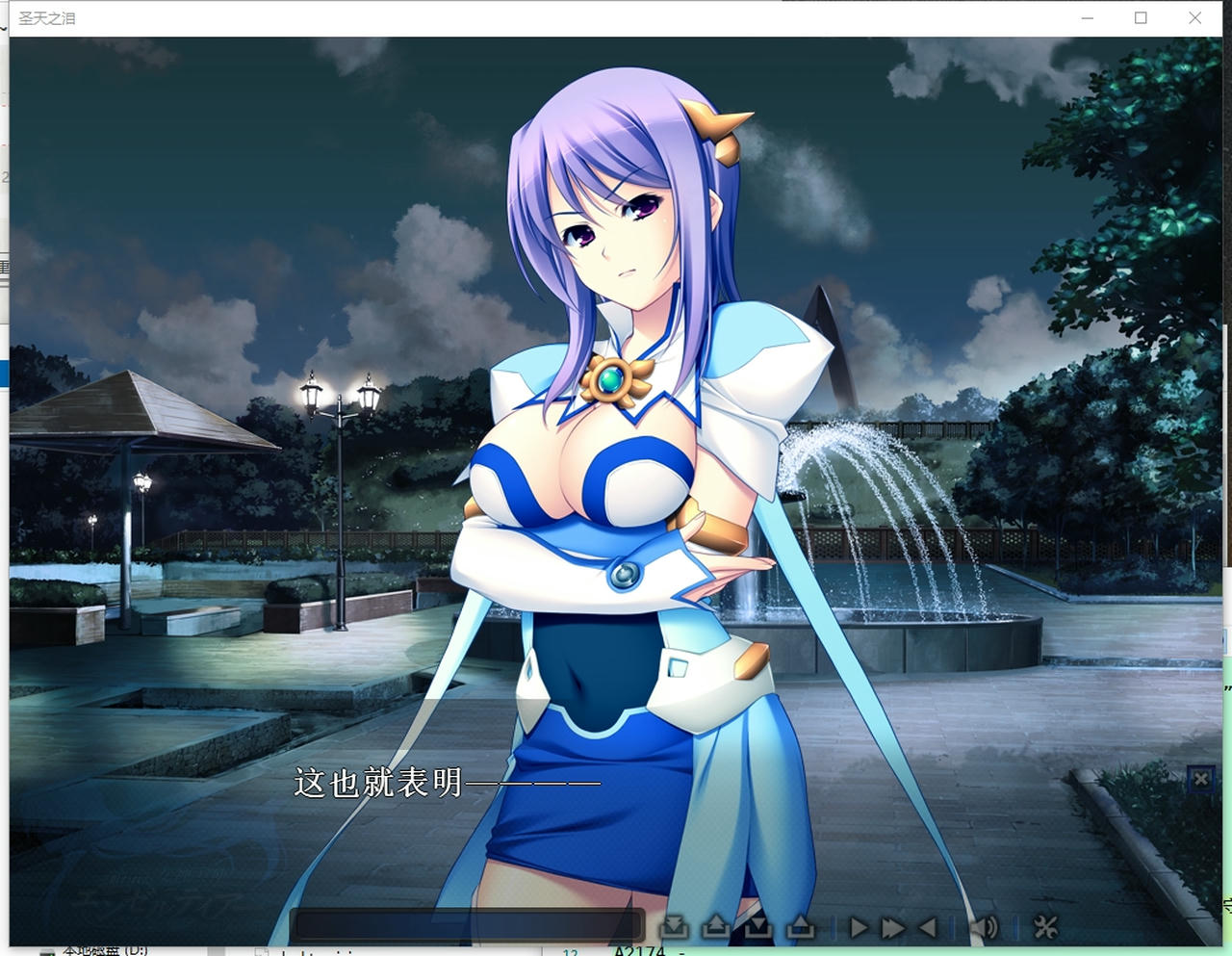Screen dimensions: 1232x956
Task: Use the quick save icon
Action: coord(758,929)
